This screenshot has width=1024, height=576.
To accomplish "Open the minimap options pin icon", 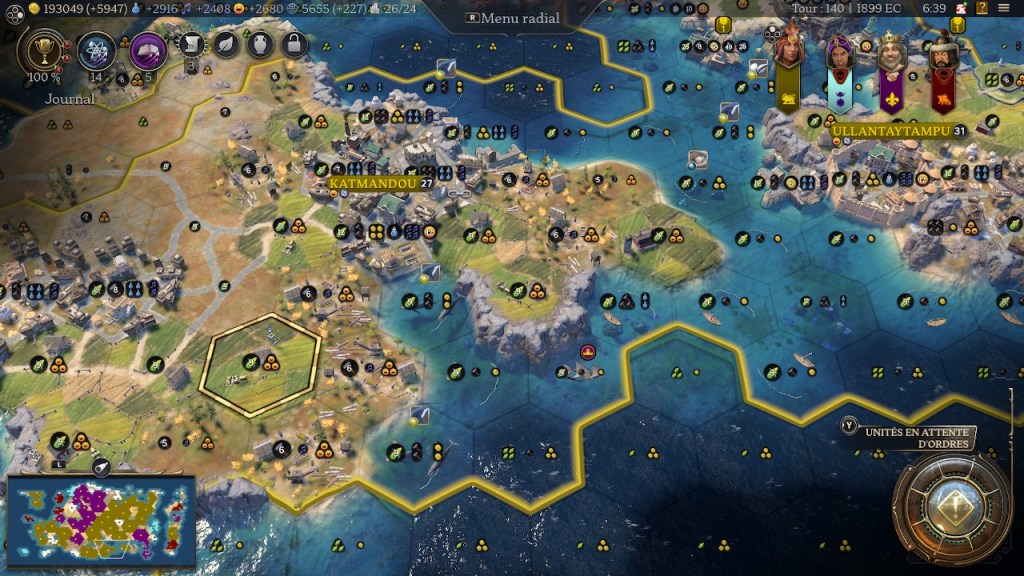I will point(101,466).
